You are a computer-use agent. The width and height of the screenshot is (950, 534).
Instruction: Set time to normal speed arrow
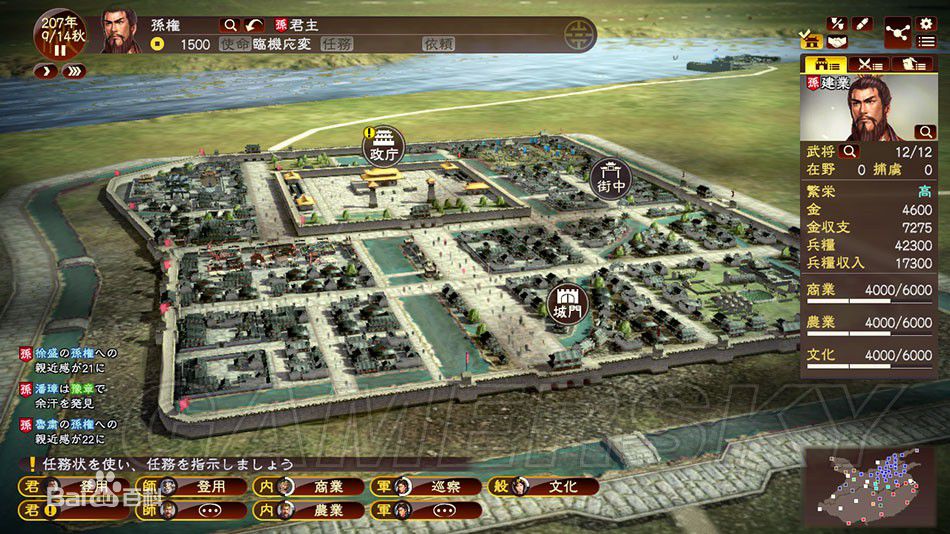click(46, 72)
